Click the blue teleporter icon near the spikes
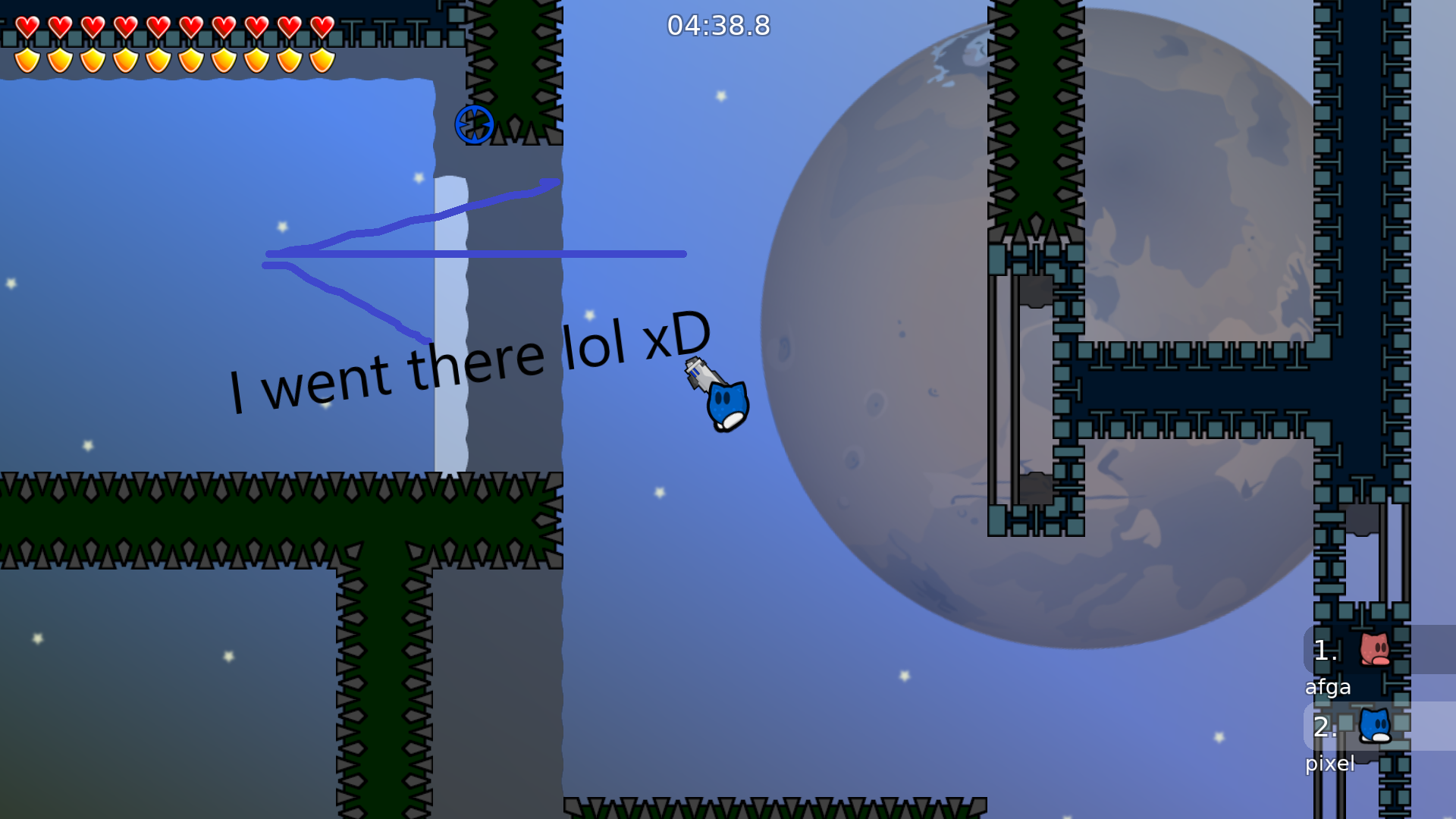The height and width of the screenshot is (819, 1456). [474, 123]
